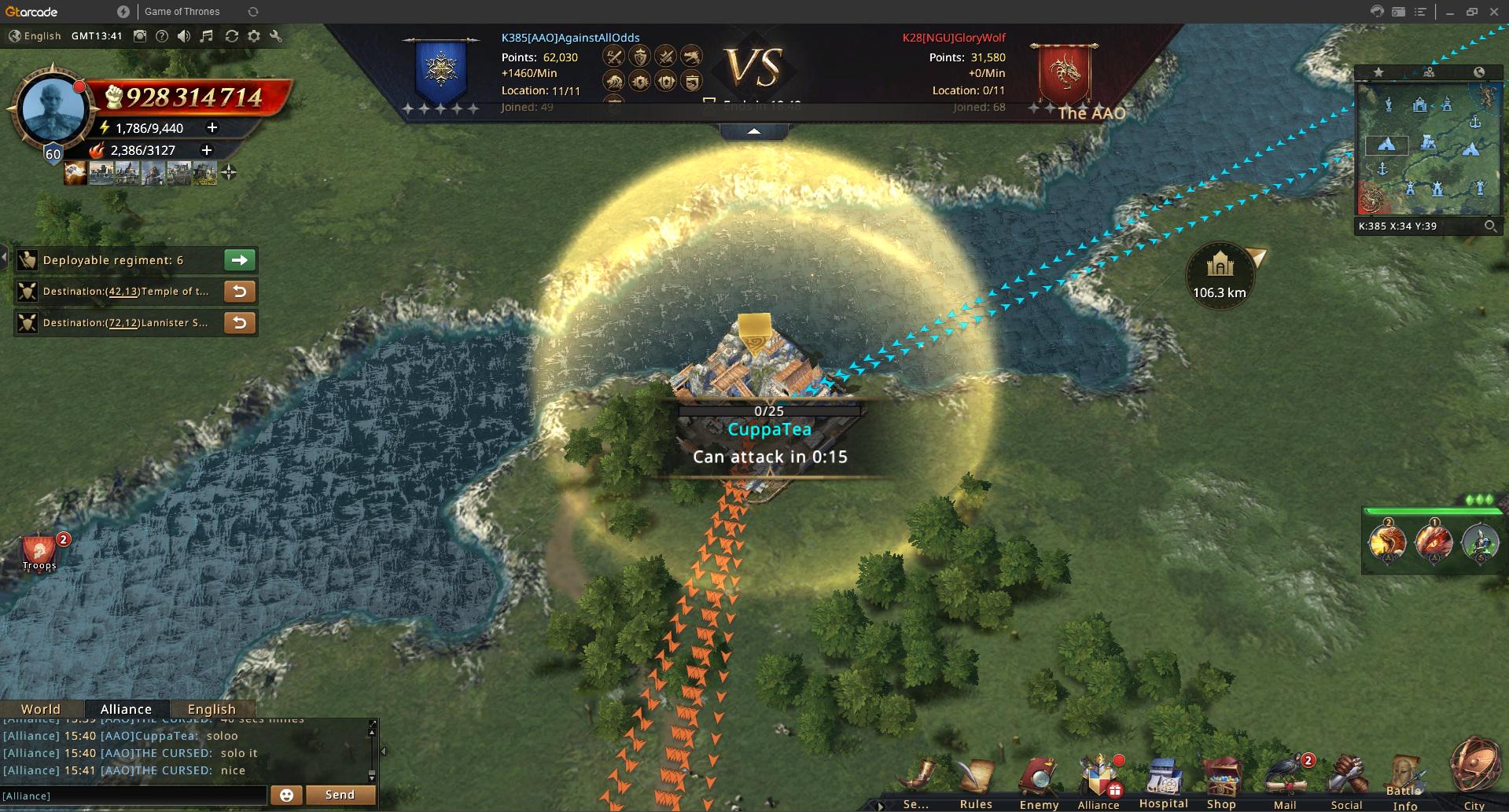Image resolution: width=1509 pixels, height=812 pixels.
Task: Collapse the VS battle score panel
Action: [x=753, y=131]
